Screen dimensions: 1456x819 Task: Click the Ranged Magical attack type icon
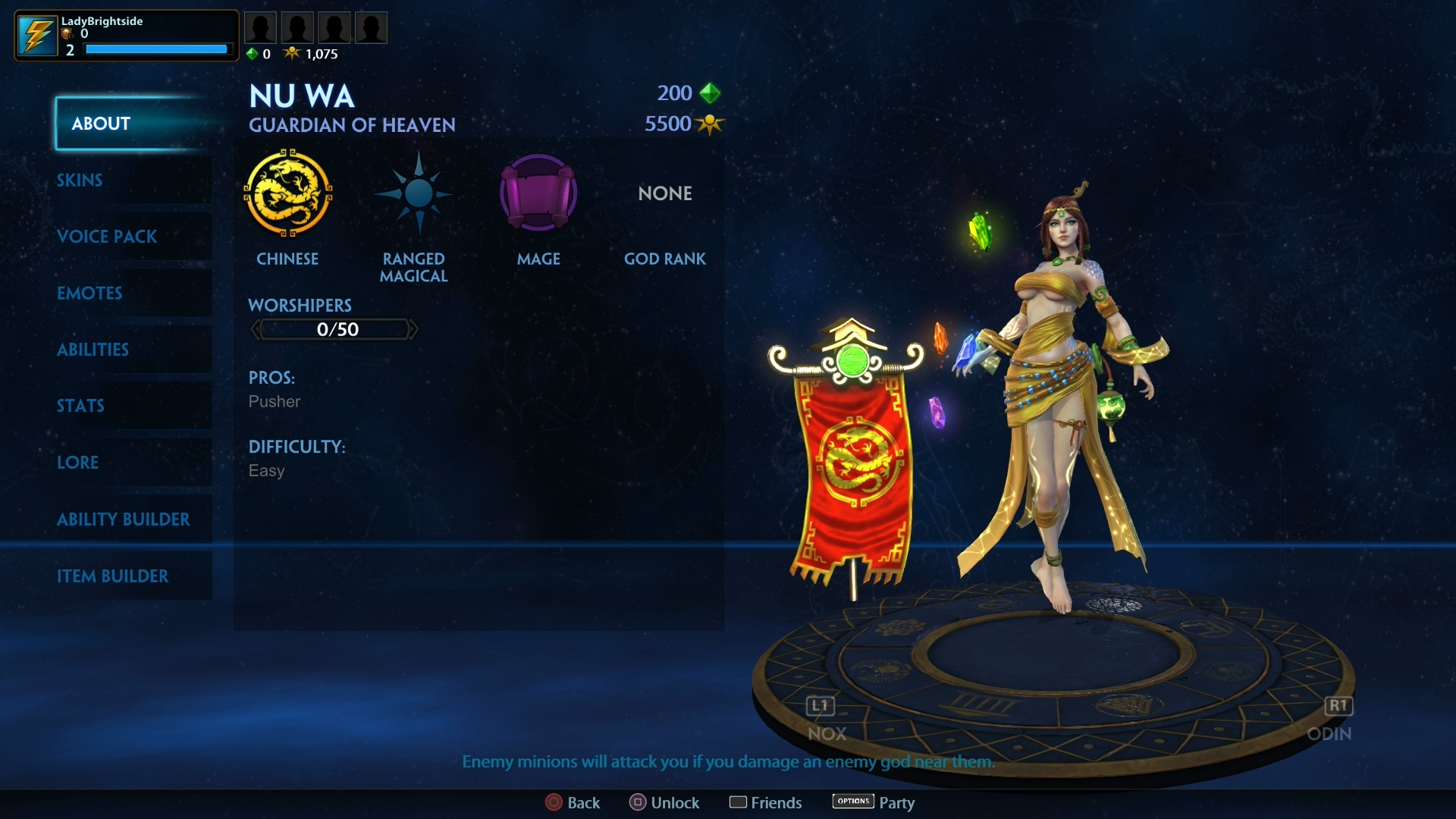pos(414,193)
